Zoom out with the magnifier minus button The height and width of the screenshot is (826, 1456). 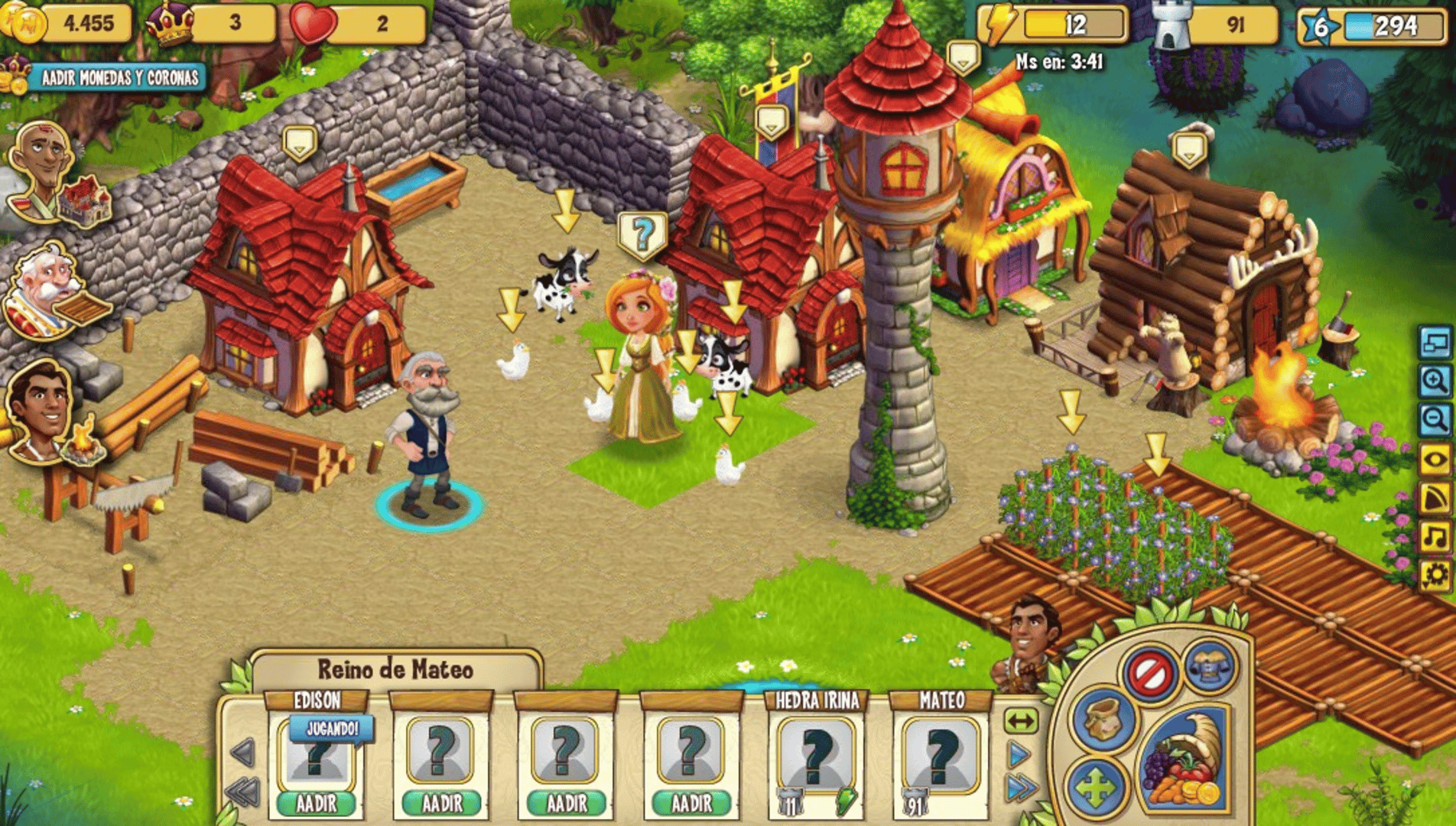click(1435, 420)
